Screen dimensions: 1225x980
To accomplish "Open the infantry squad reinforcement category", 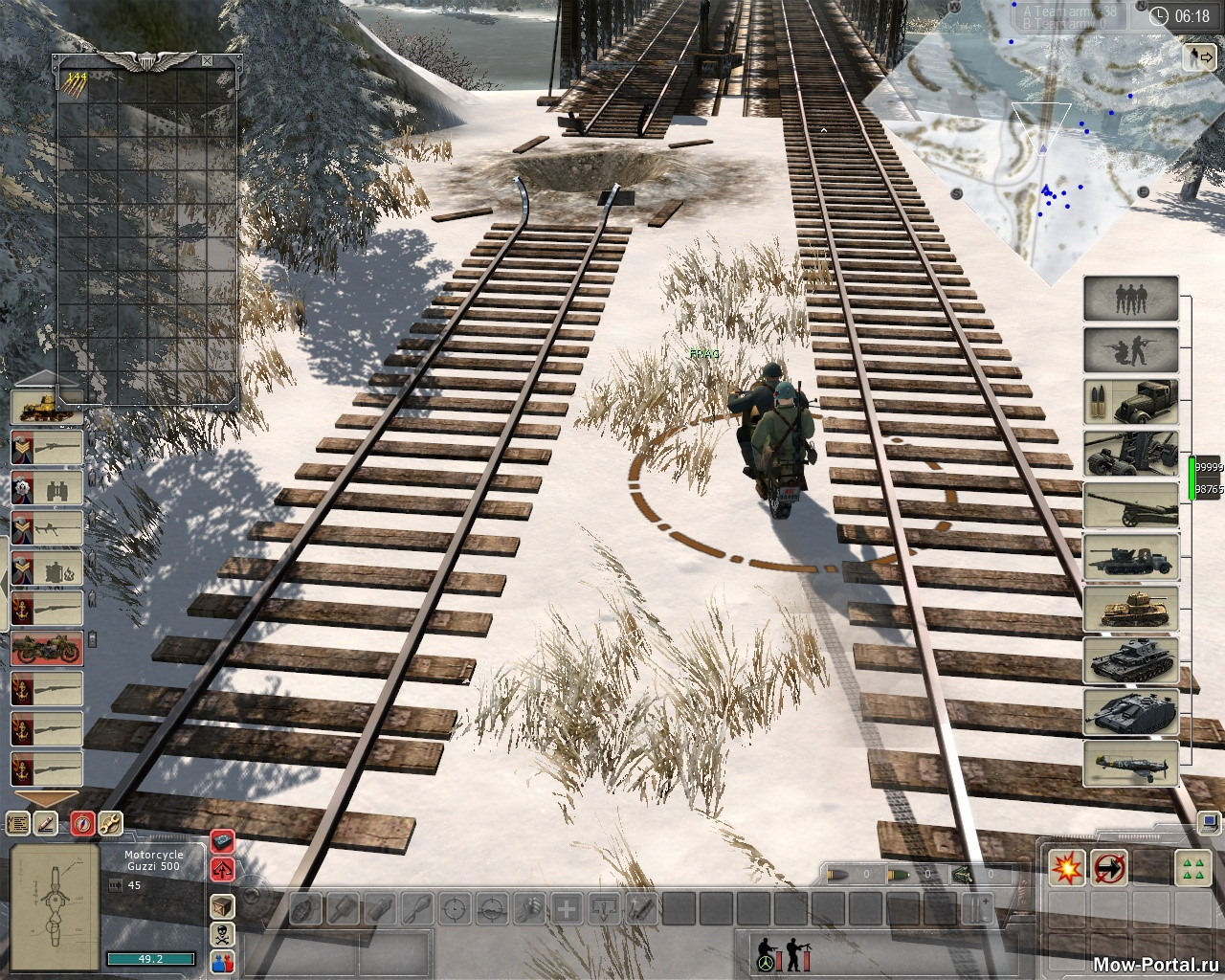I will pos(1130,299).
